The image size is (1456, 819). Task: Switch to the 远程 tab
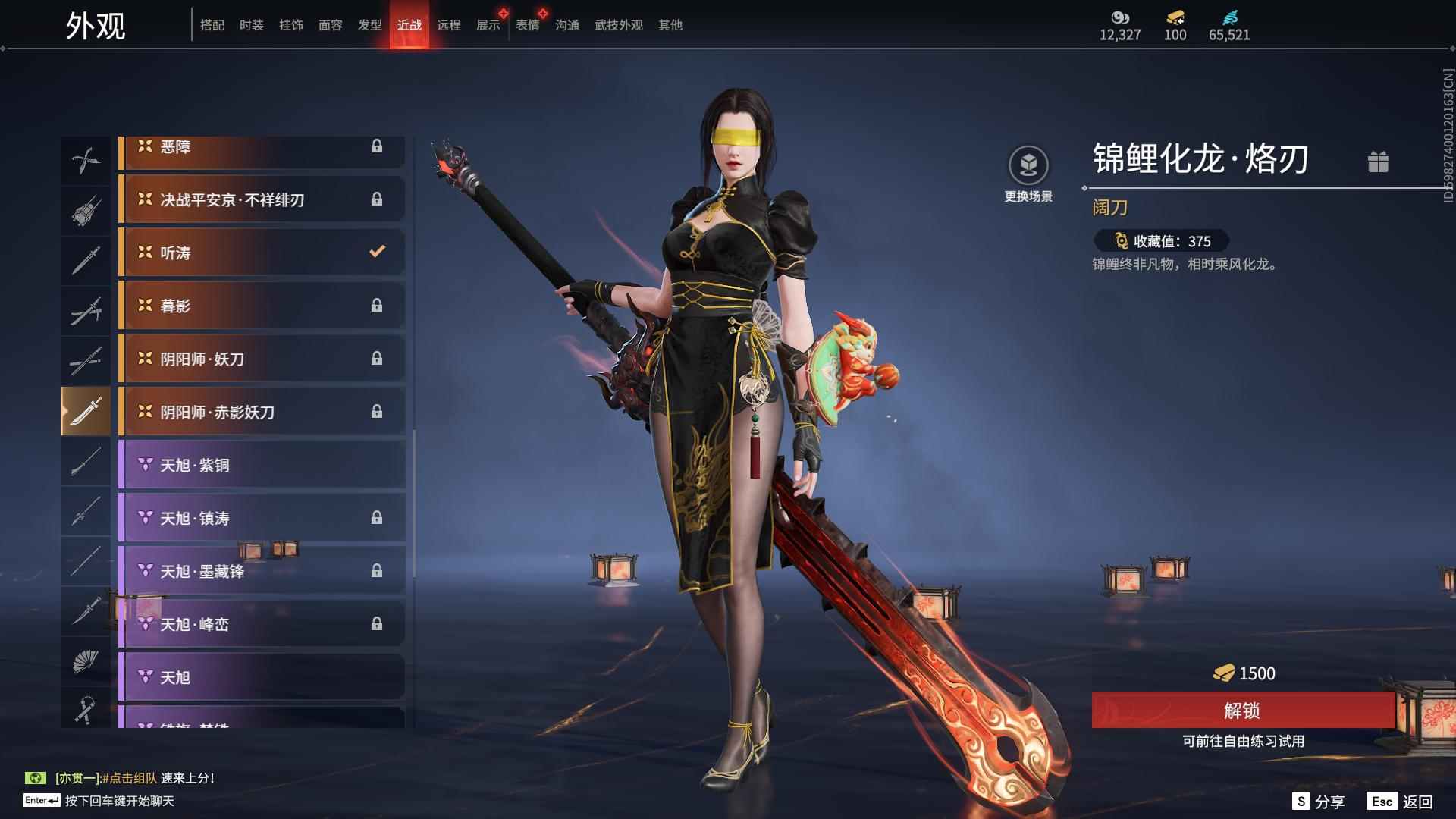pos(449,24)
